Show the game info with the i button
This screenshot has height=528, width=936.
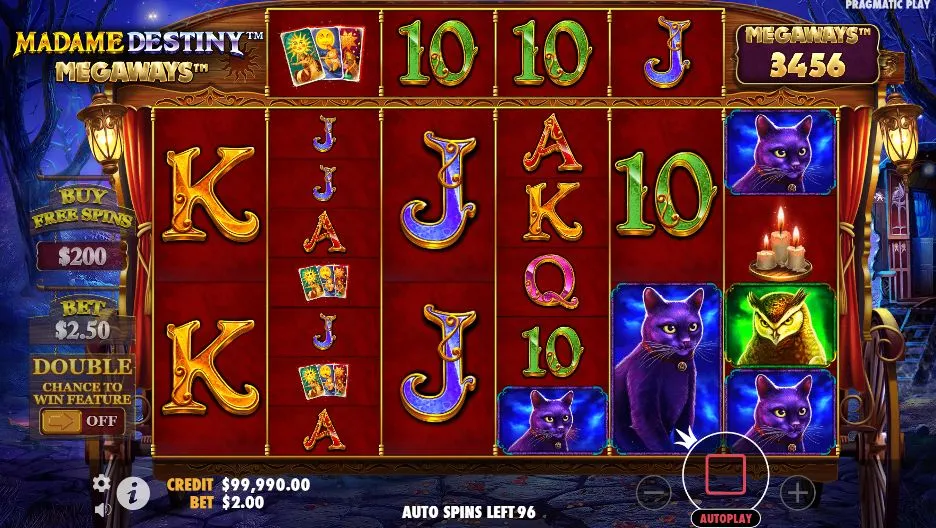(x=133, y=491)
